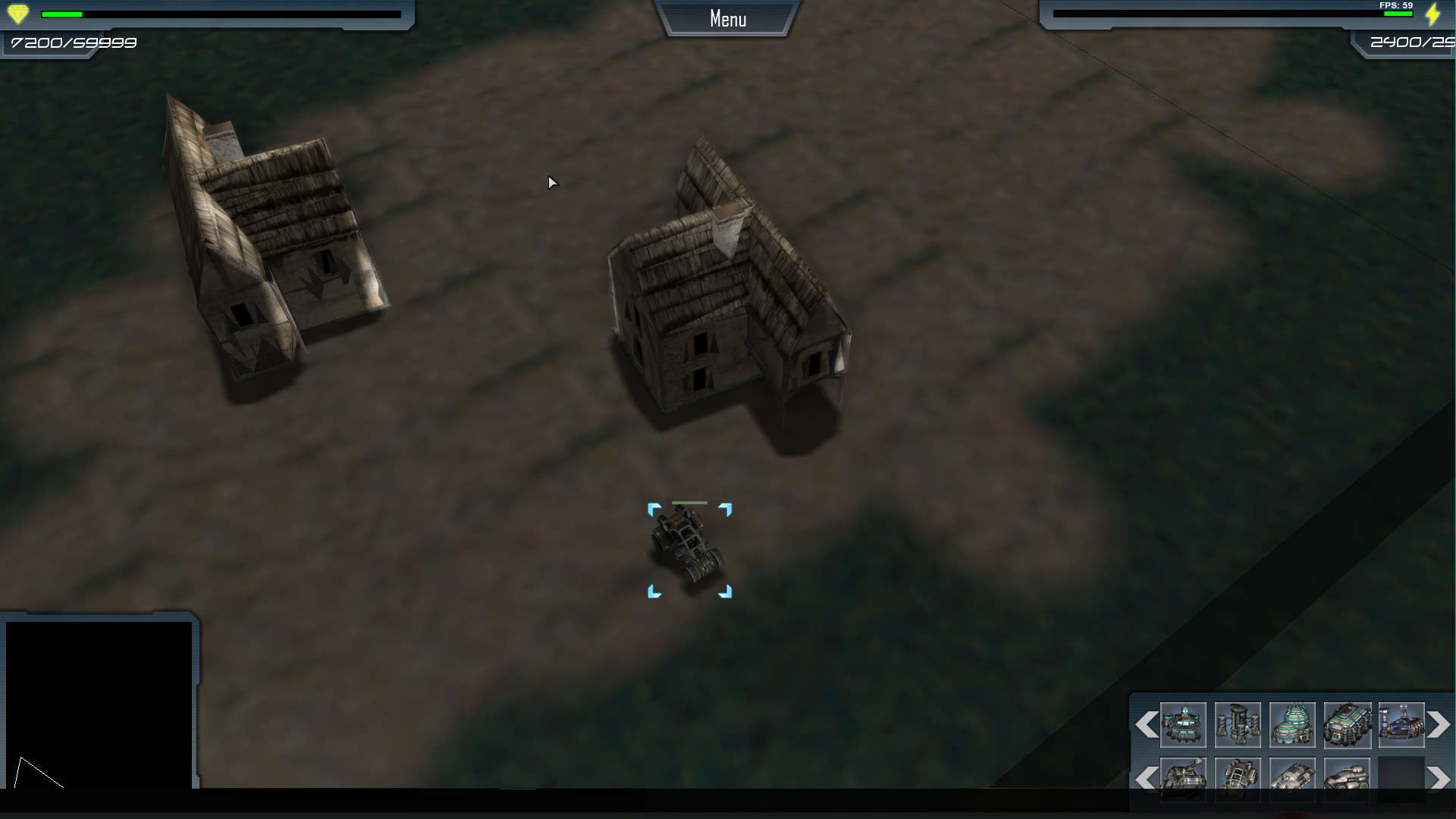Select the scout buggy unit icon
This screenshot has height=819, width=1456.
1238,781
